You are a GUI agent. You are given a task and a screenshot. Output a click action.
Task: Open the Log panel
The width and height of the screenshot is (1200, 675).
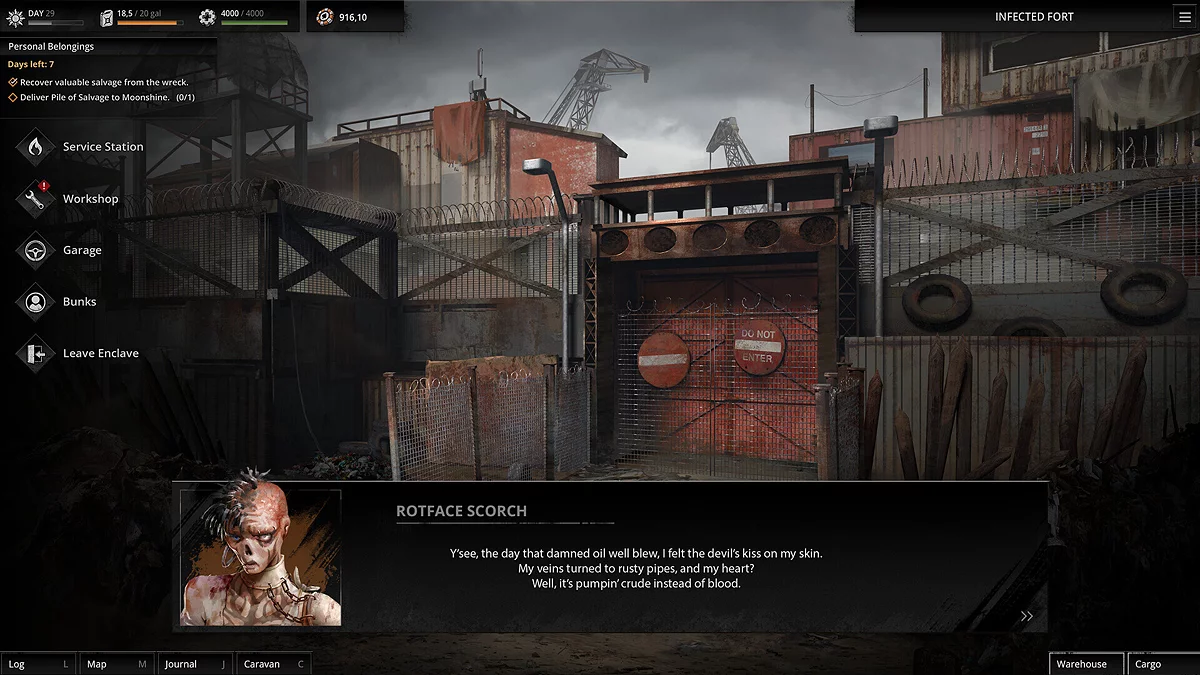[x=38, y=664]
